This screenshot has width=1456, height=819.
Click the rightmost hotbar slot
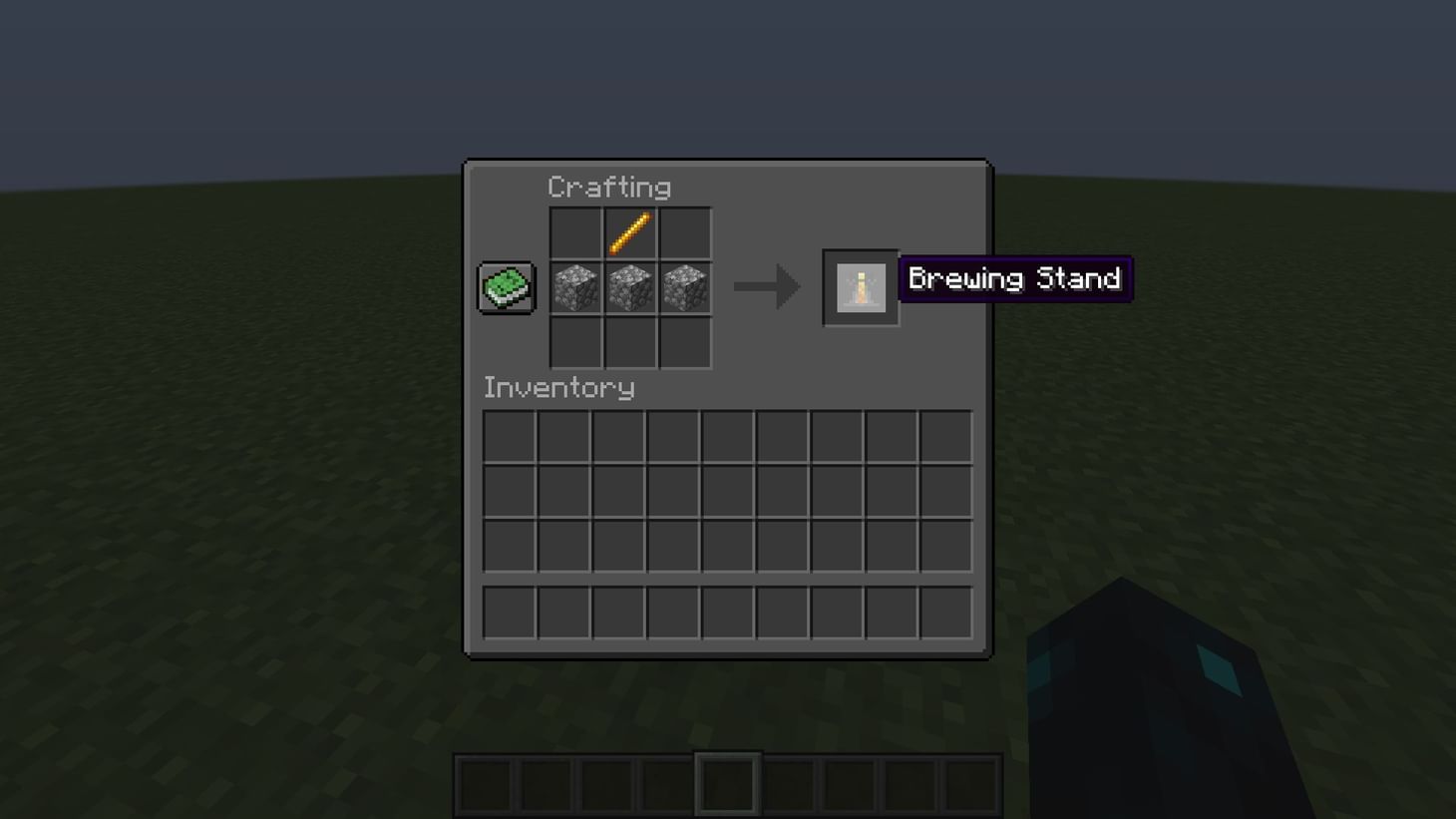click(972, 784)
